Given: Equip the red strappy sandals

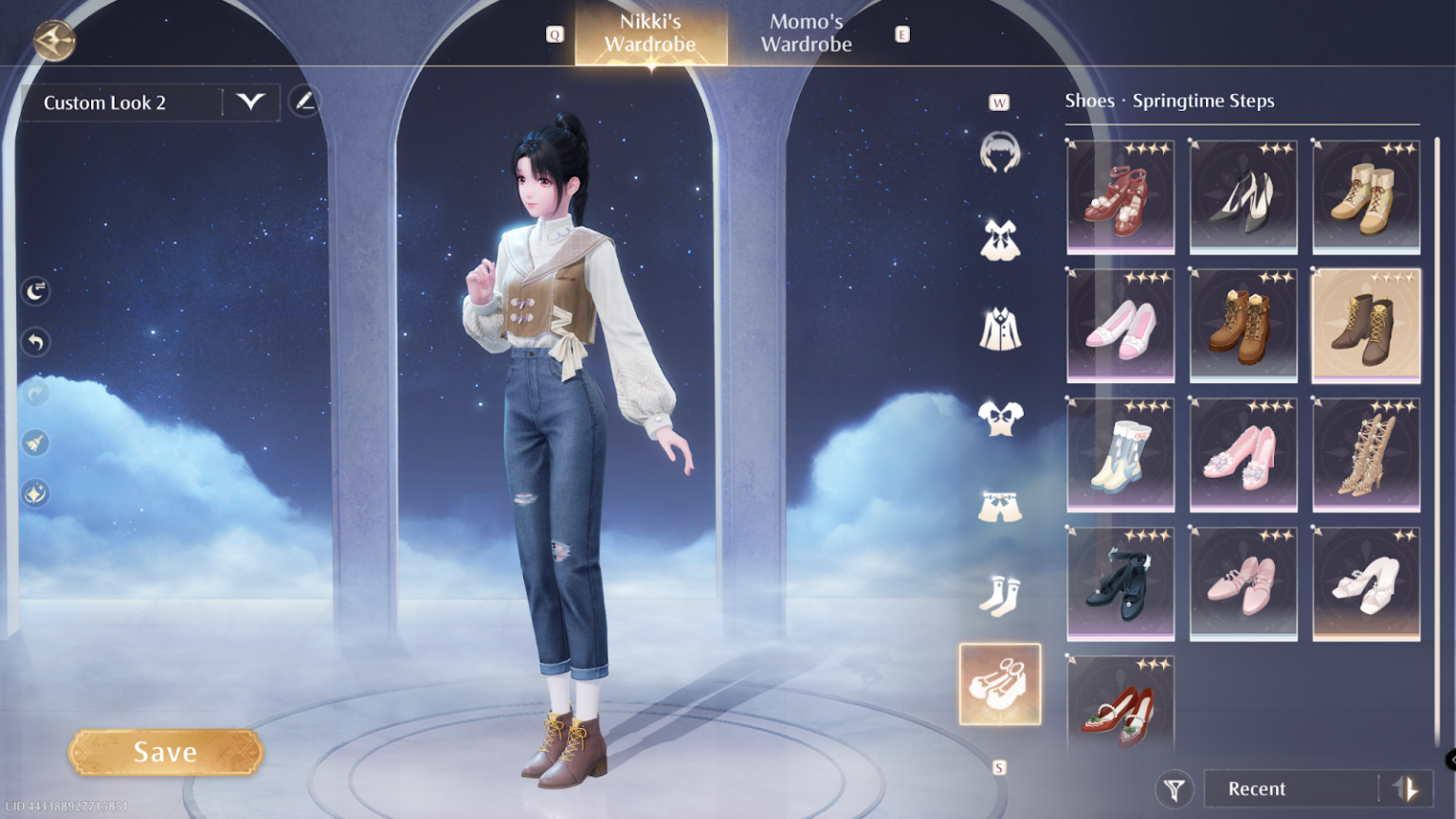Looking at the screenshot, I should click(x=1120, y=196).
